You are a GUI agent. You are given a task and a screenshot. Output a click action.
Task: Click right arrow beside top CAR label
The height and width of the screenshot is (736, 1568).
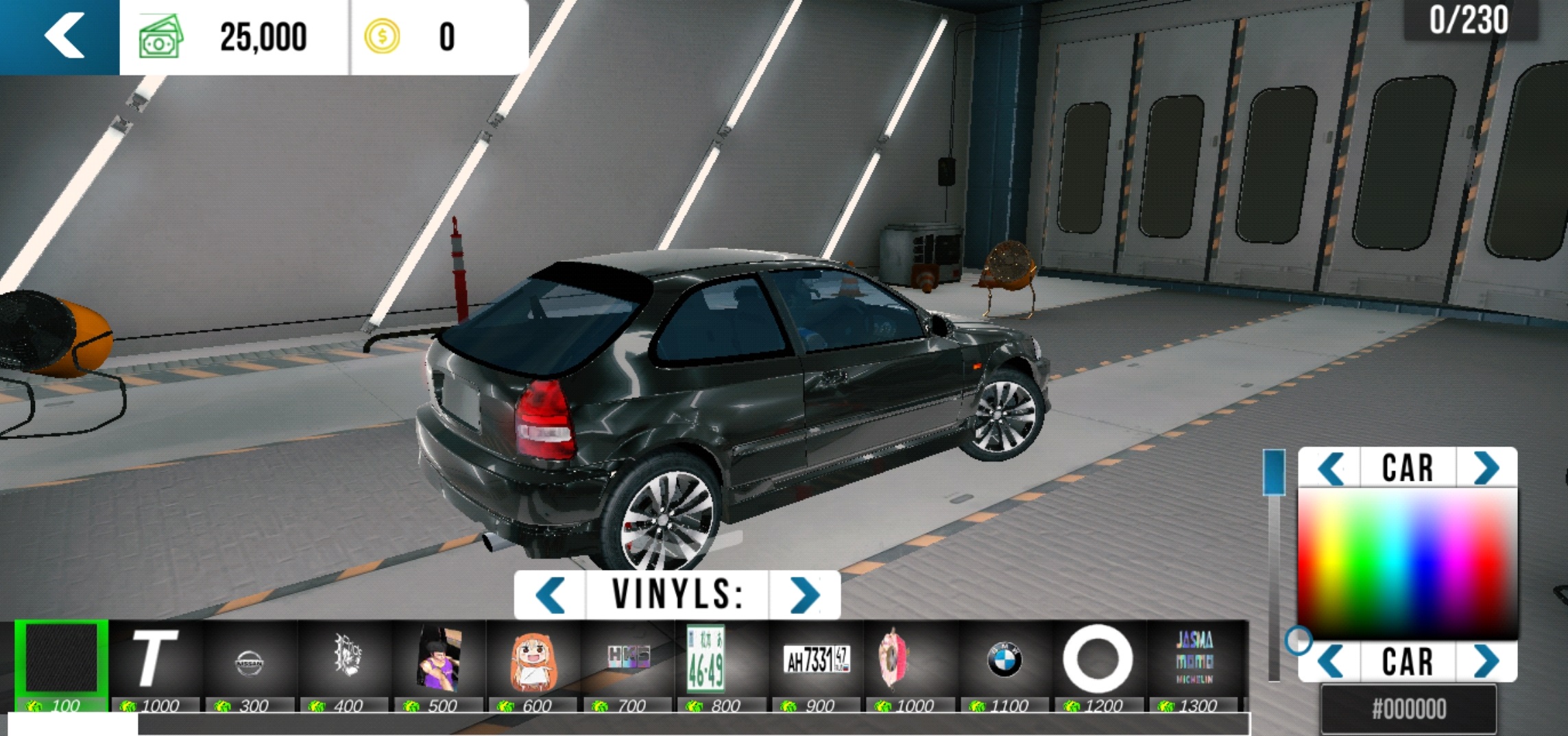coord(1486,468)
